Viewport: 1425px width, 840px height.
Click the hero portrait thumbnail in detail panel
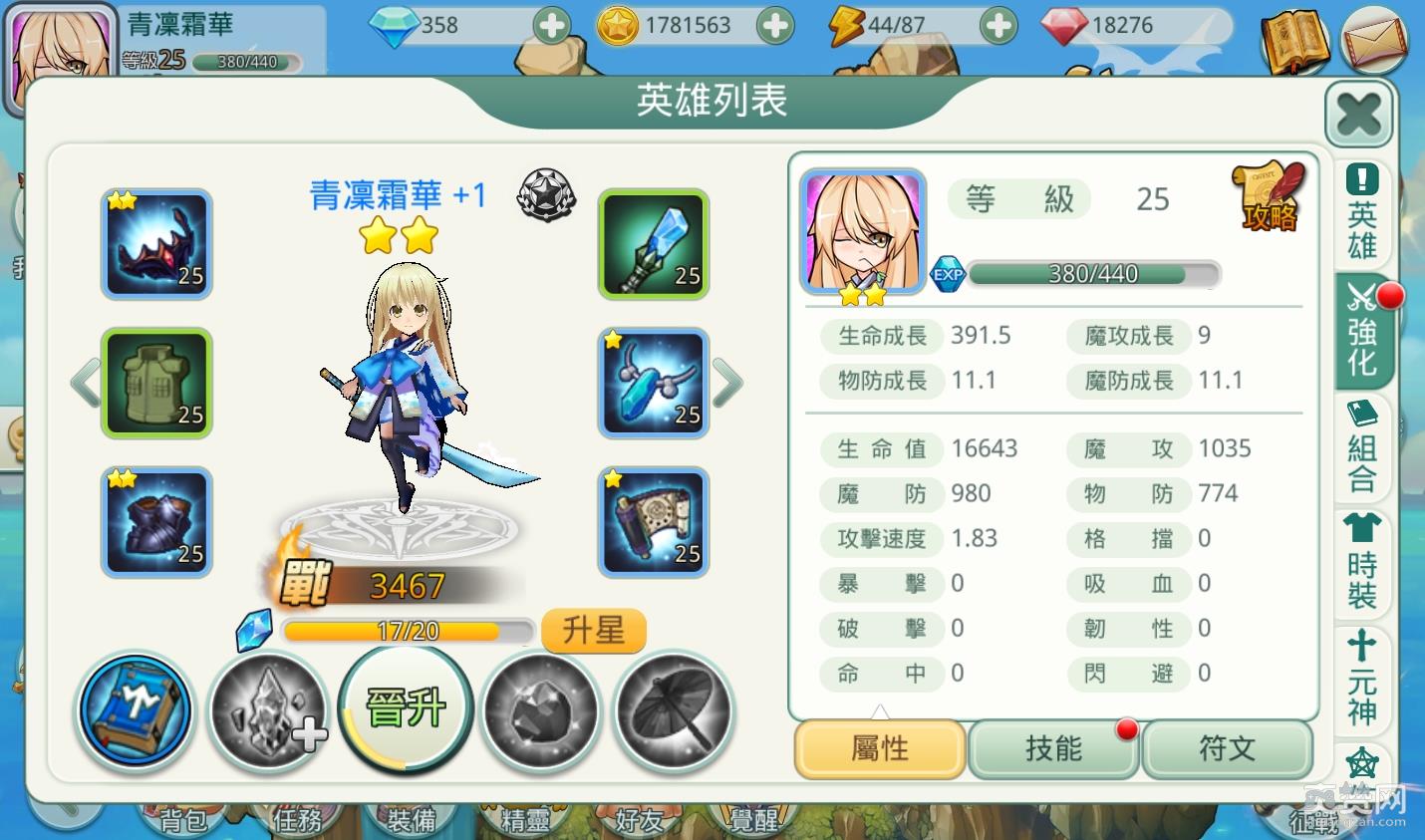pyautogui.click(x=861, y=230)
